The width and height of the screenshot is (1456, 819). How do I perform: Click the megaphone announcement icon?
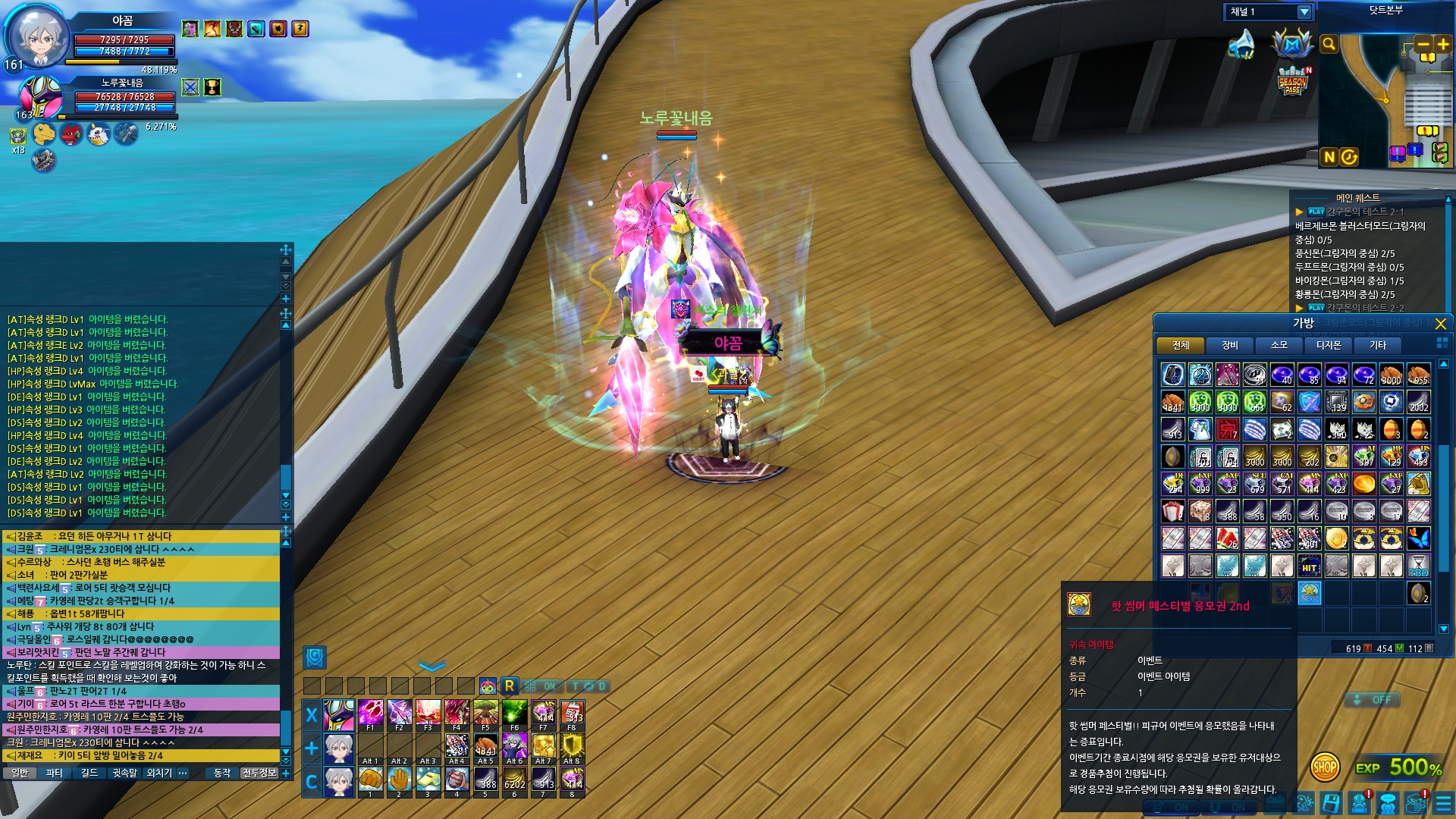click(x=1241, y=45)
